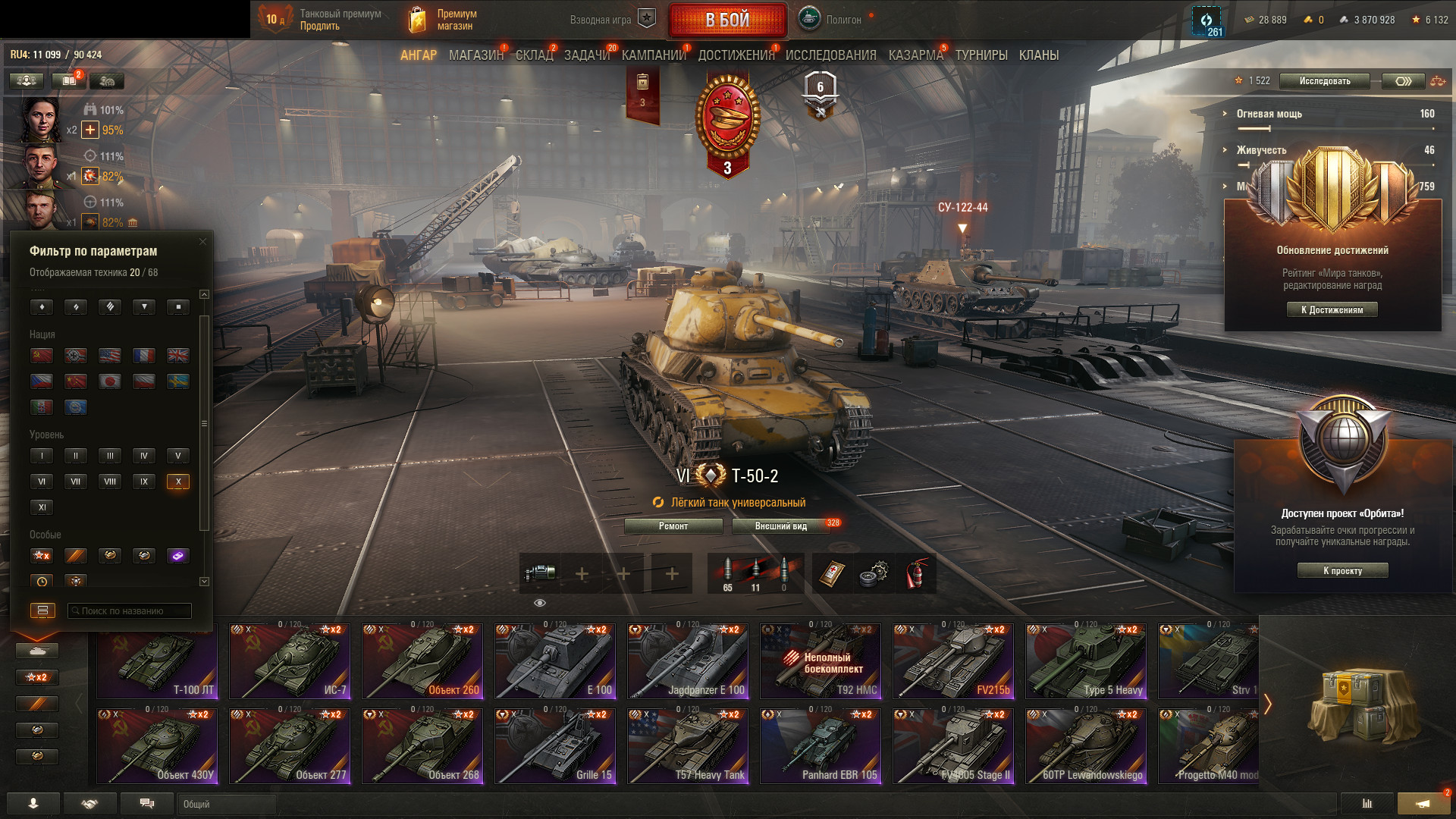Click the К Достижениям button
Screen dimensions: 1456x819
(x=1332, y=309)
